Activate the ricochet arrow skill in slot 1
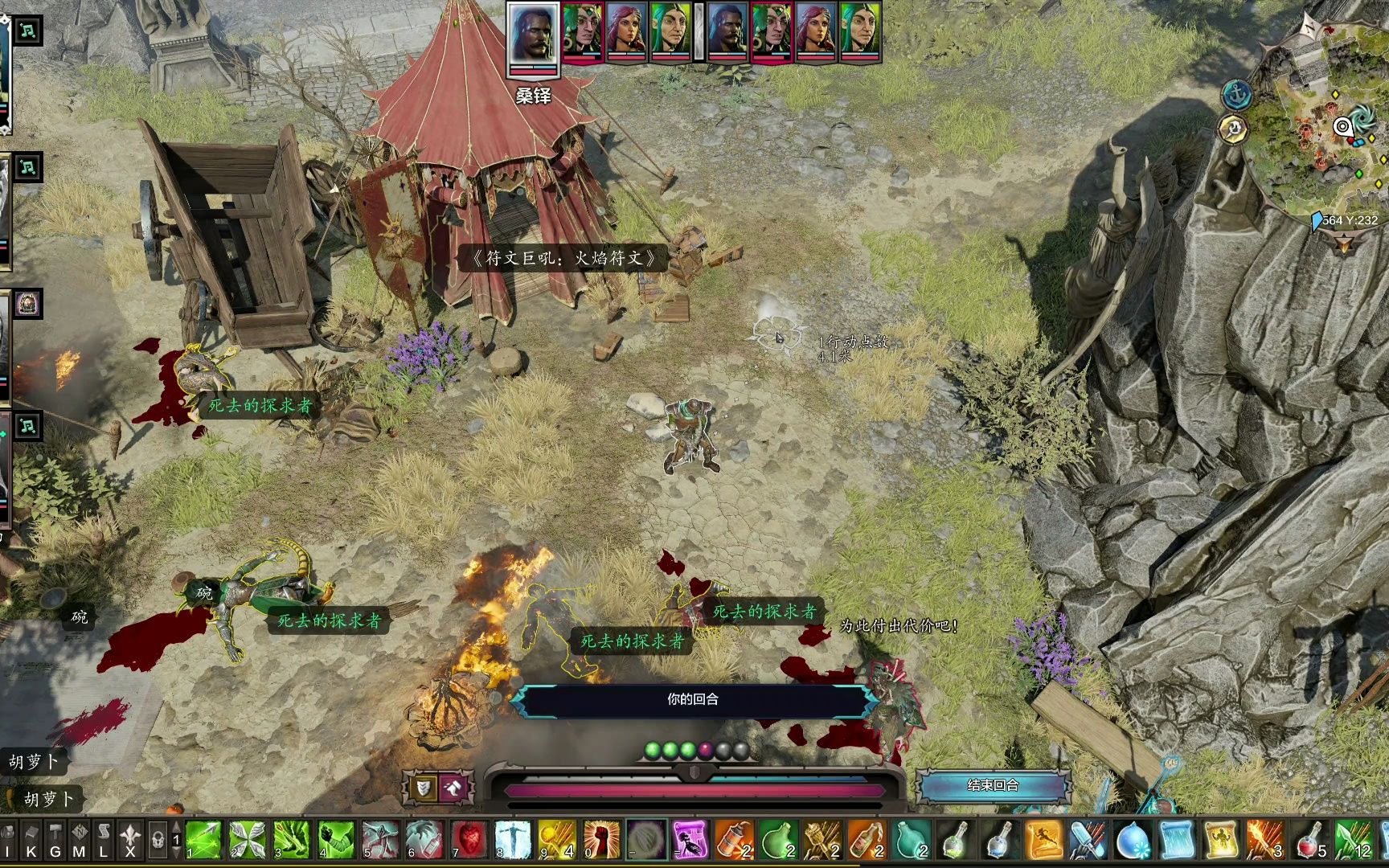 [x=203, y=840]
